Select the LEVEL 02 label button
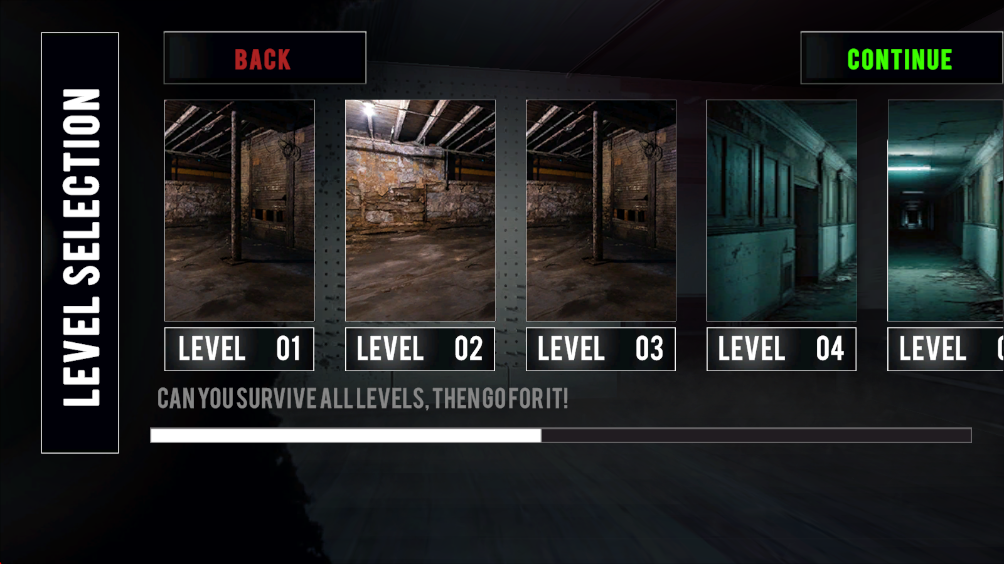This screenshot has width=1004, height=564. (420, 349)
